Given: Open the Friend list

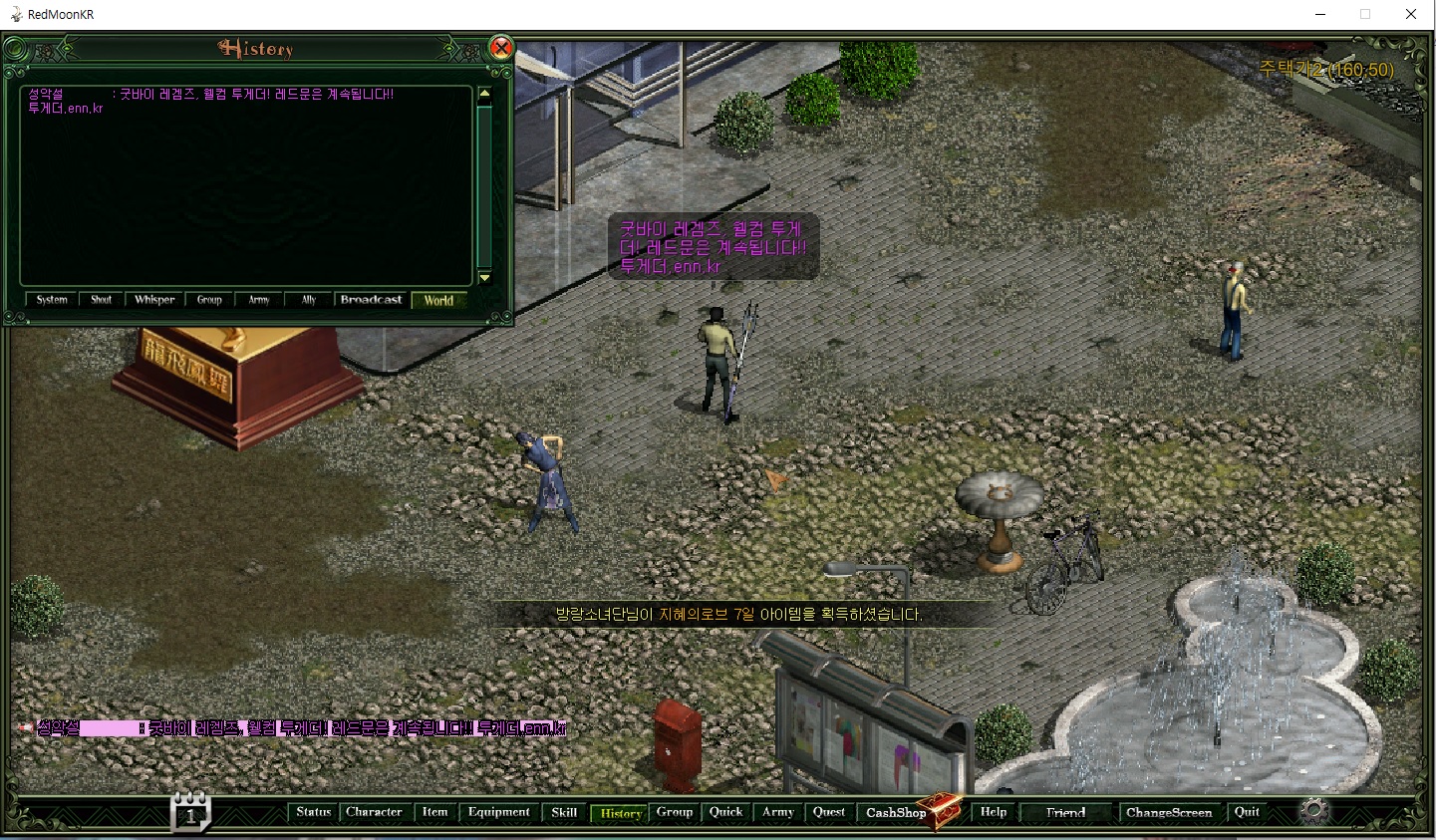Looking at the screenshot, I should (1065, 813).
